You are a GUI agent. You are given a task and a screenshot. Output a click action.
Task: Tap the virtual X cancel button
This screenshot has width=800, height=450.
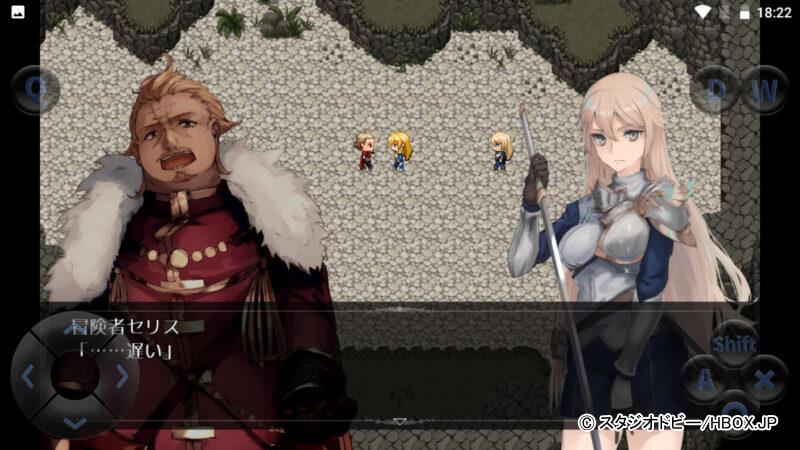(x=763, y=380)
